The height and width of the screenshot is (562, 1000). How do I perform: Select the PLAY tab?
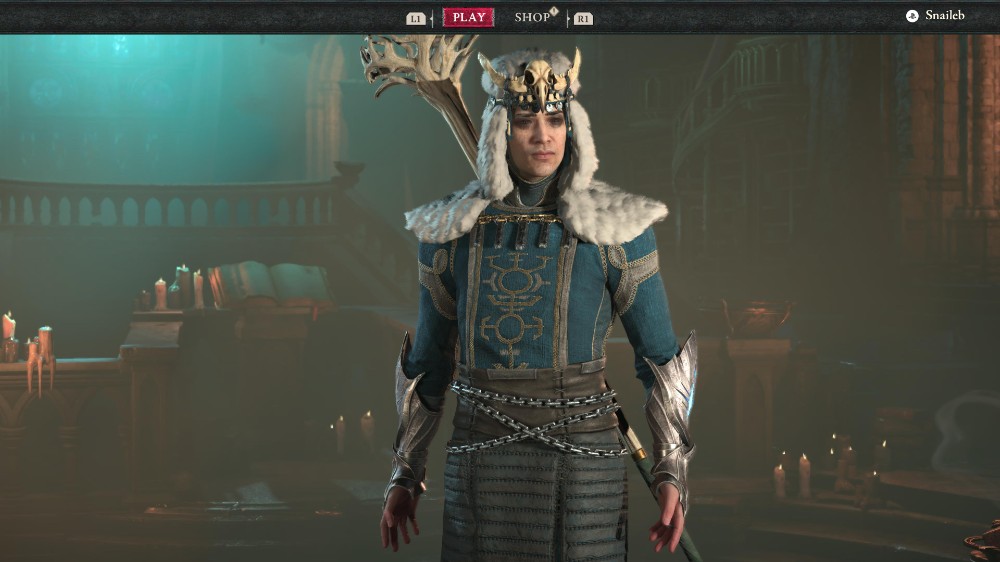coord(468,17)
